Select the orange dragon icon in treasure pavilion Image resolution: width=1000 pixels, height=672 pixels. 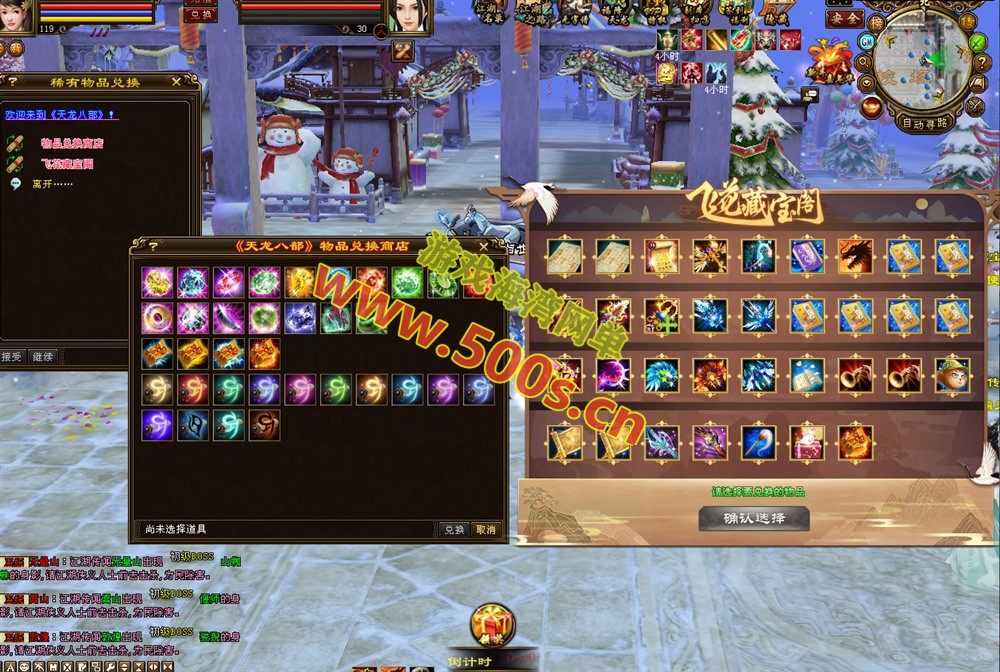(x=855, y=256)
